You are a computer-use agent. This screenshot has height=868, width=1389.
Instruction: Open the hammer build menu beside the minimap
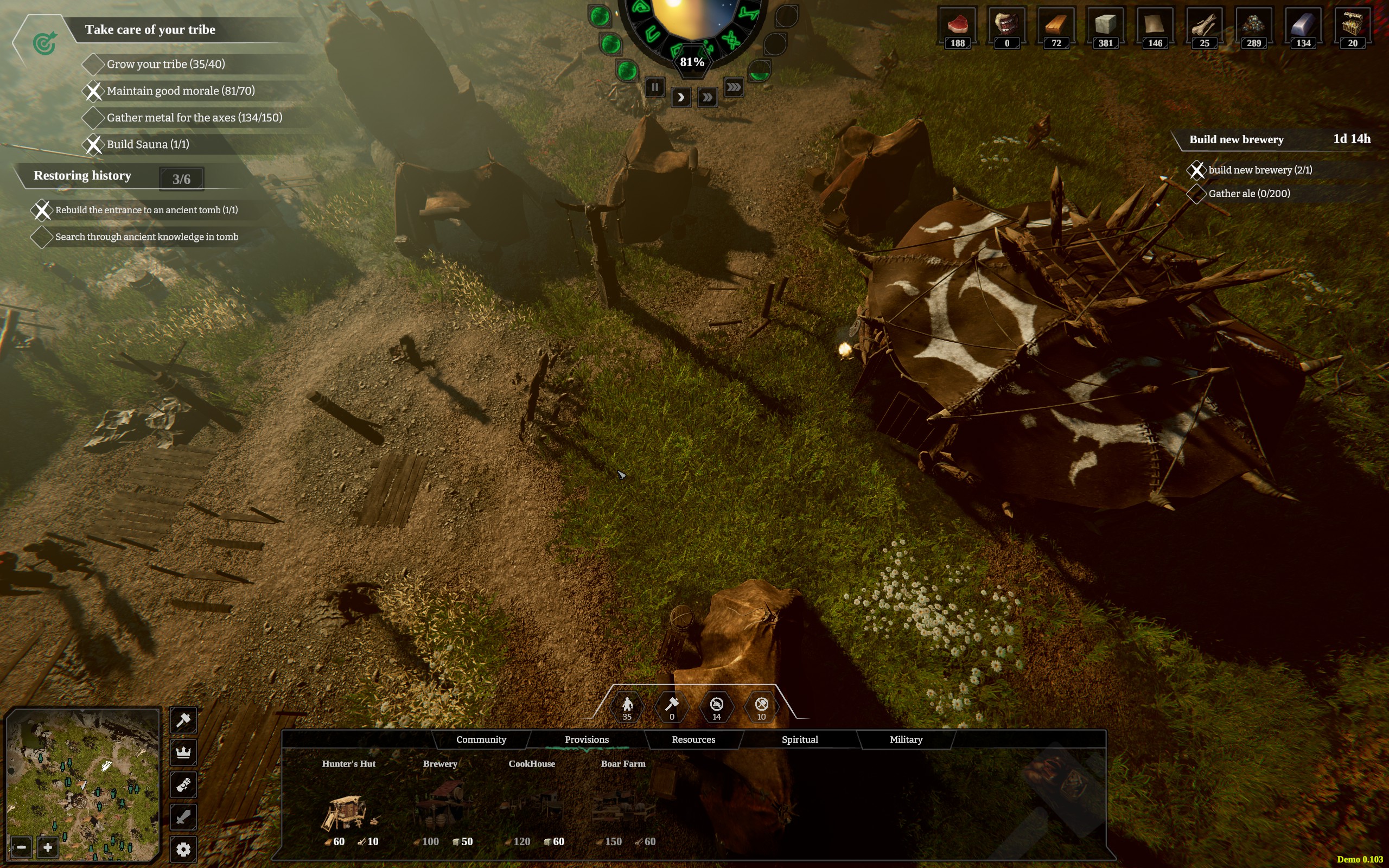pos(183,720)
